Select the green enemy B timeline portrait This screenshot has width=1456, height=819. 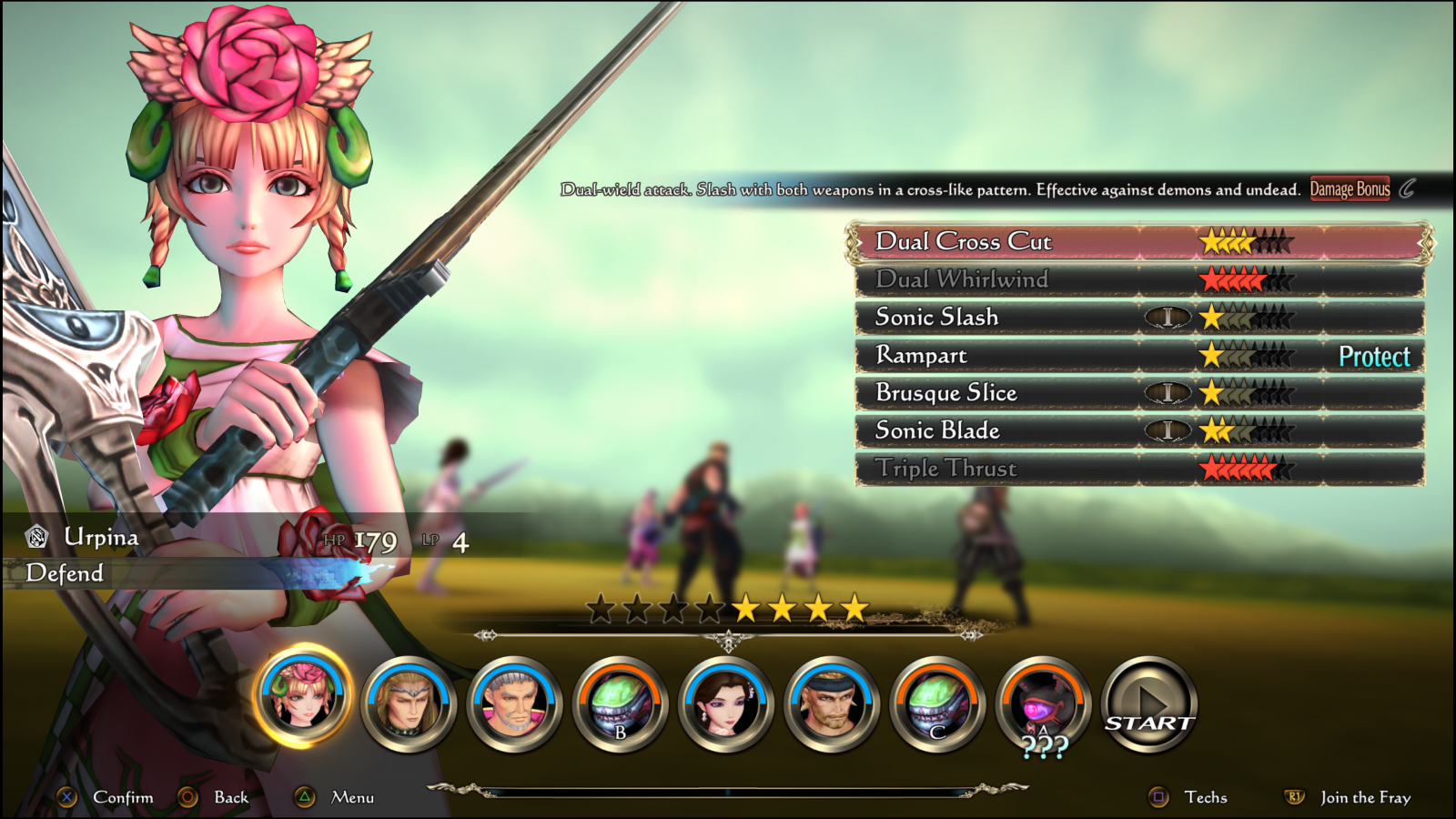pos(620,703)
